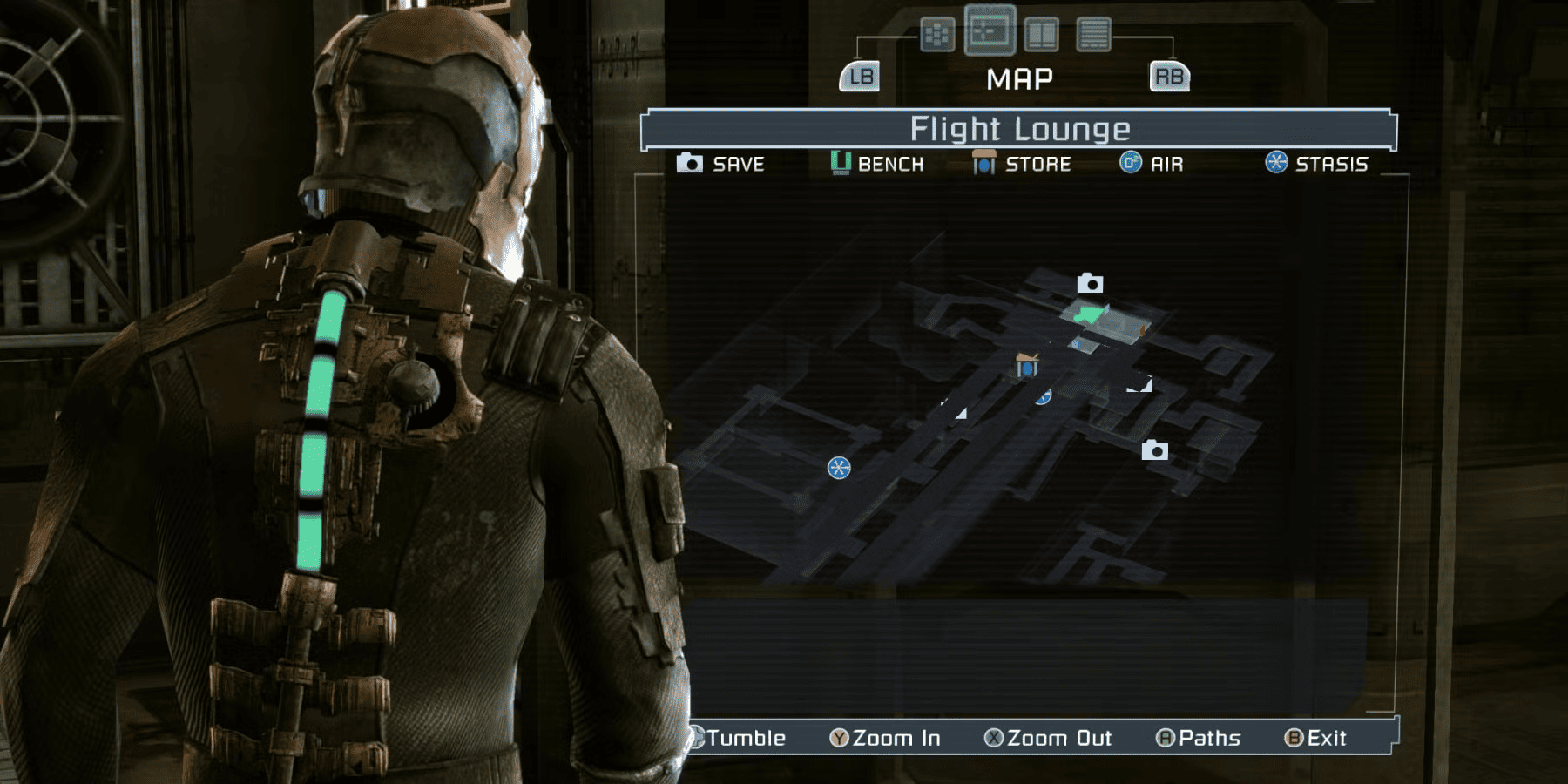Activate the Paths (A) option
The height and width of the screenshot is (784, 1568).
pos(1202,738)
